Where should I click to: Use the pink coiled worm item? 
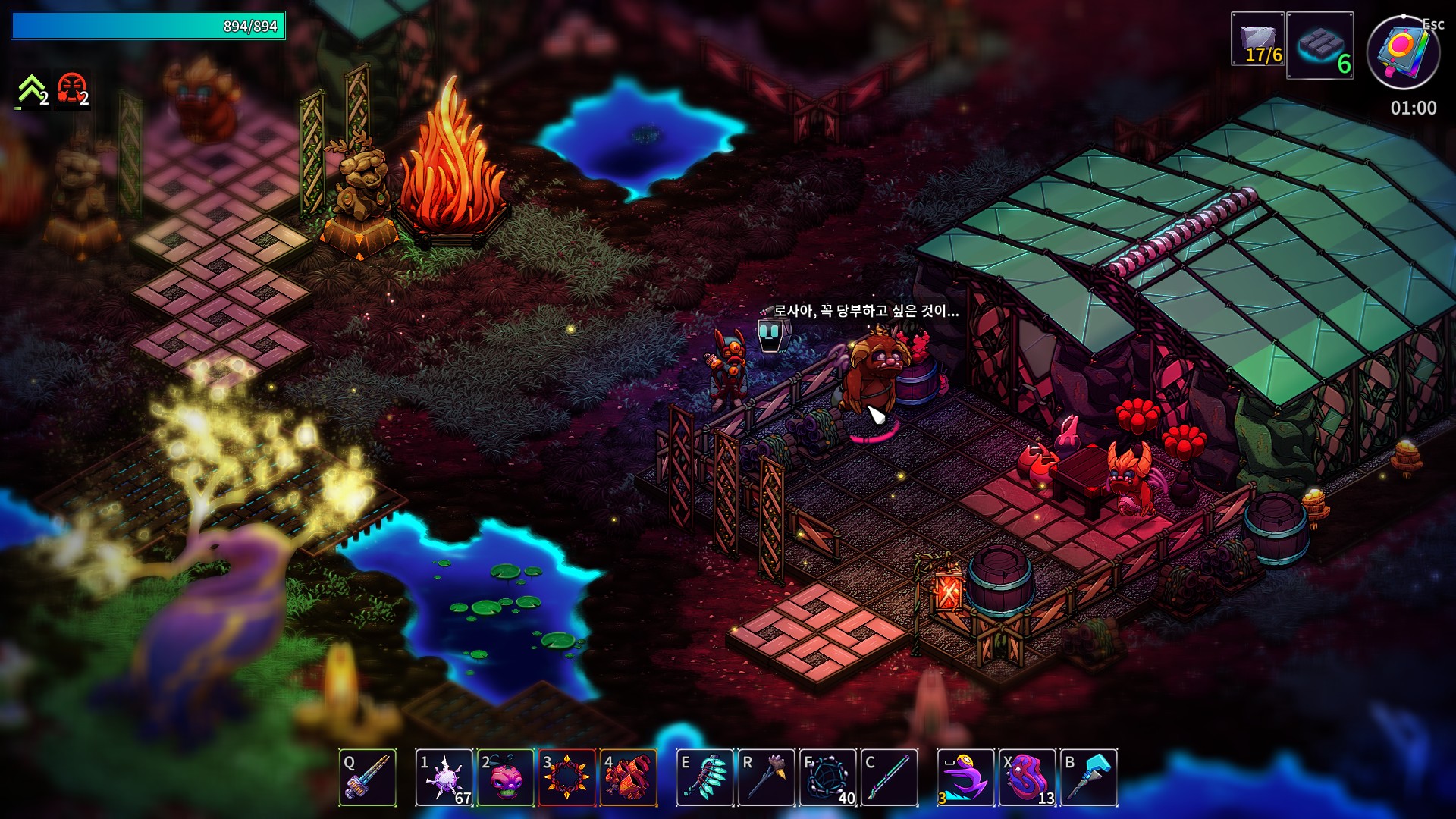1028,777
